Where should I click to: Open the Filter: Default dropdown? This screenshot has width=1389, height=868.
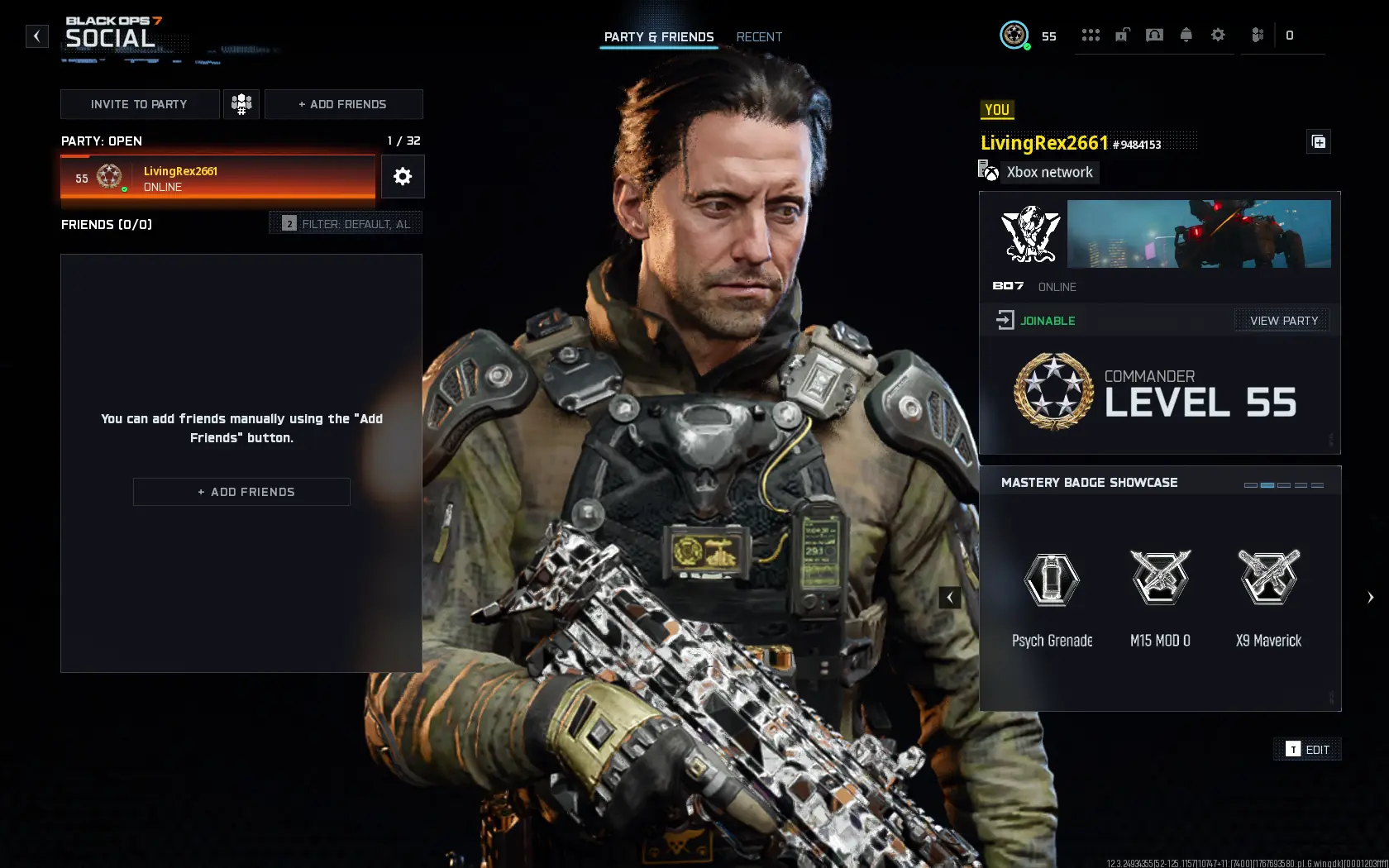point(346,222)
